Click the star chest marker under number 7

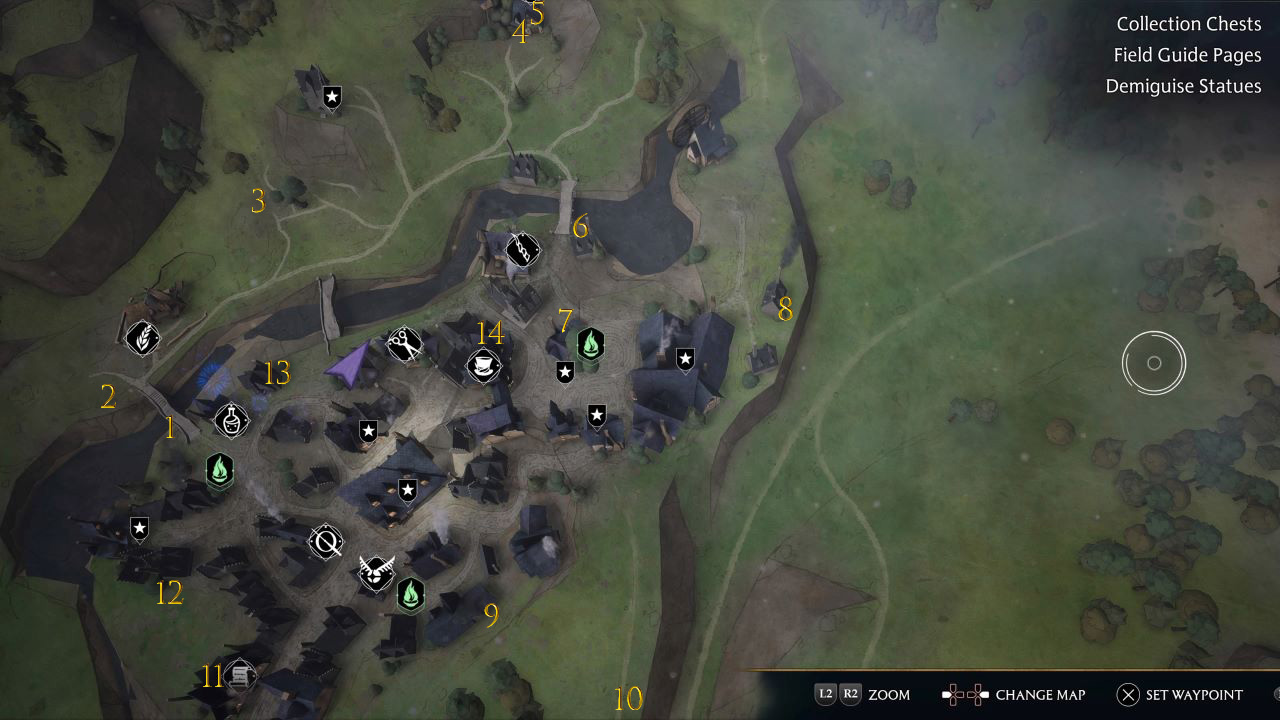click(x=566, y=373)
